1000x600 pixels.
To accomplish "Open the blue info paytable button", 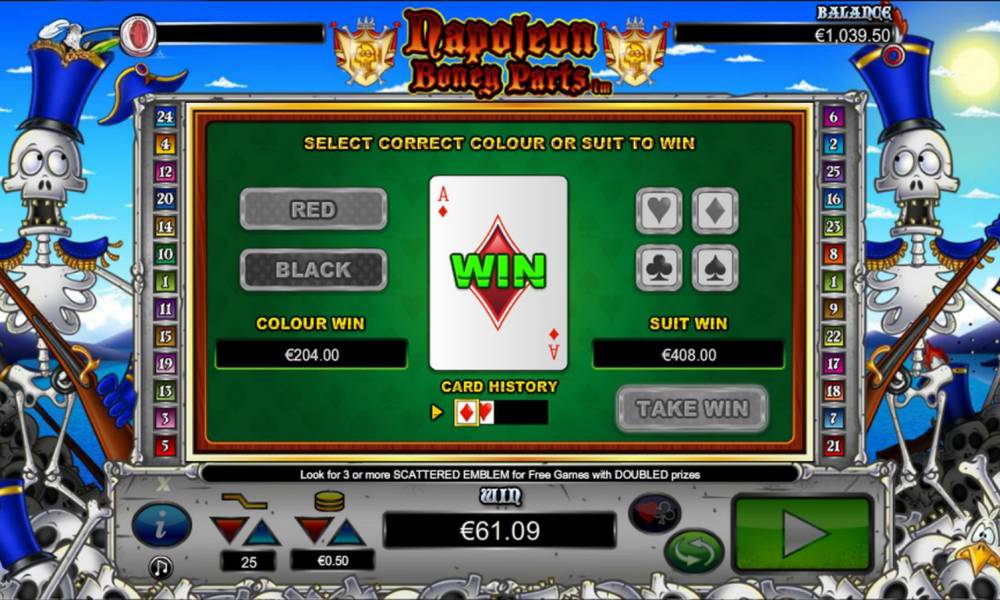I will (162, 524).
